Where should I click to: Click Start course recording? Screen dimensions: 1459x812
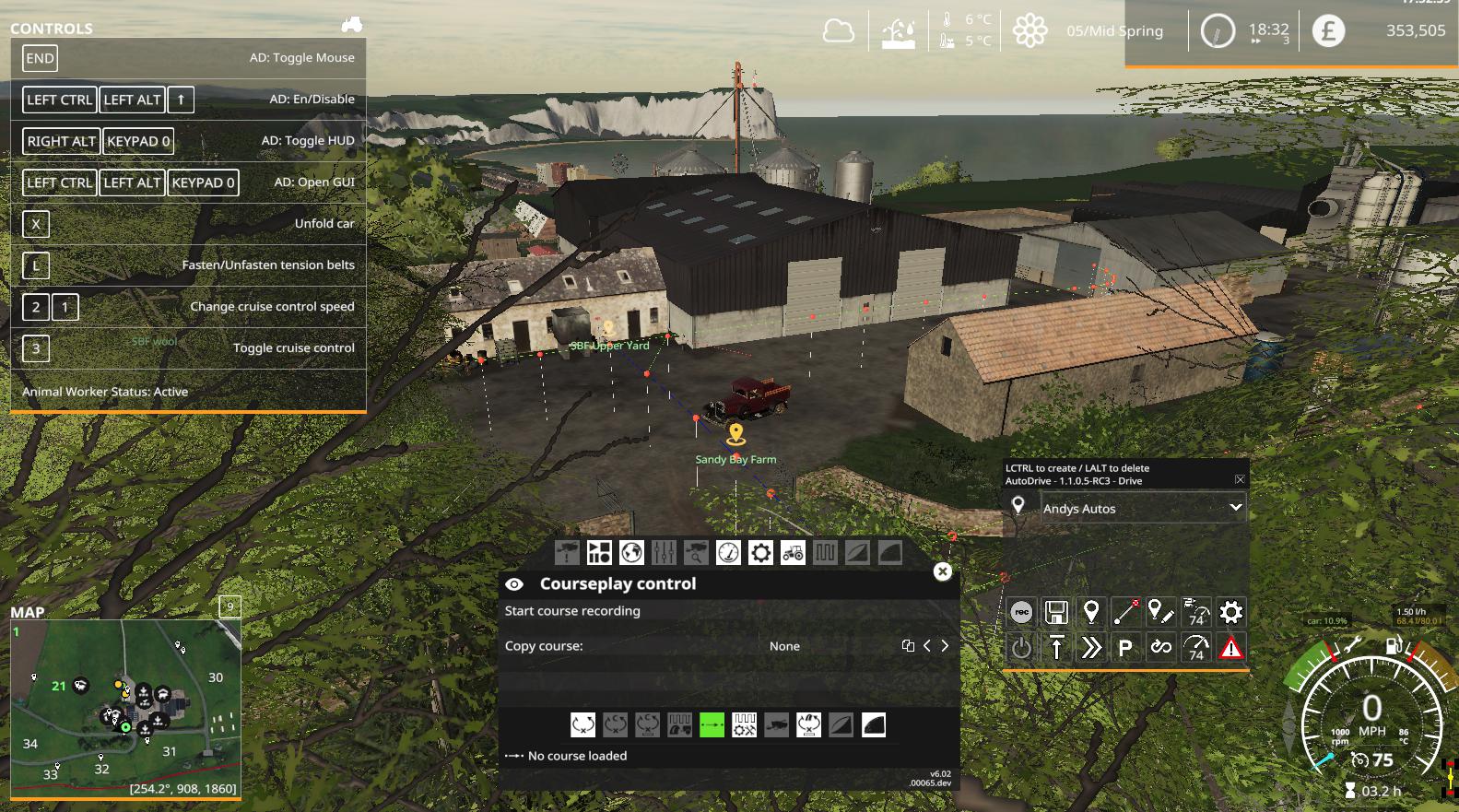pyautogui.click(x=571, y=610)
